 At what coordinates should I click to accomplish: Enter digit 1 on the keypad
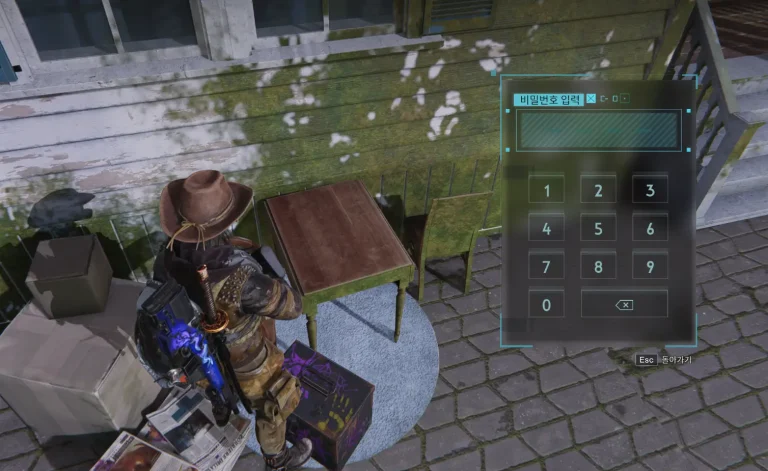click(546, 190)
